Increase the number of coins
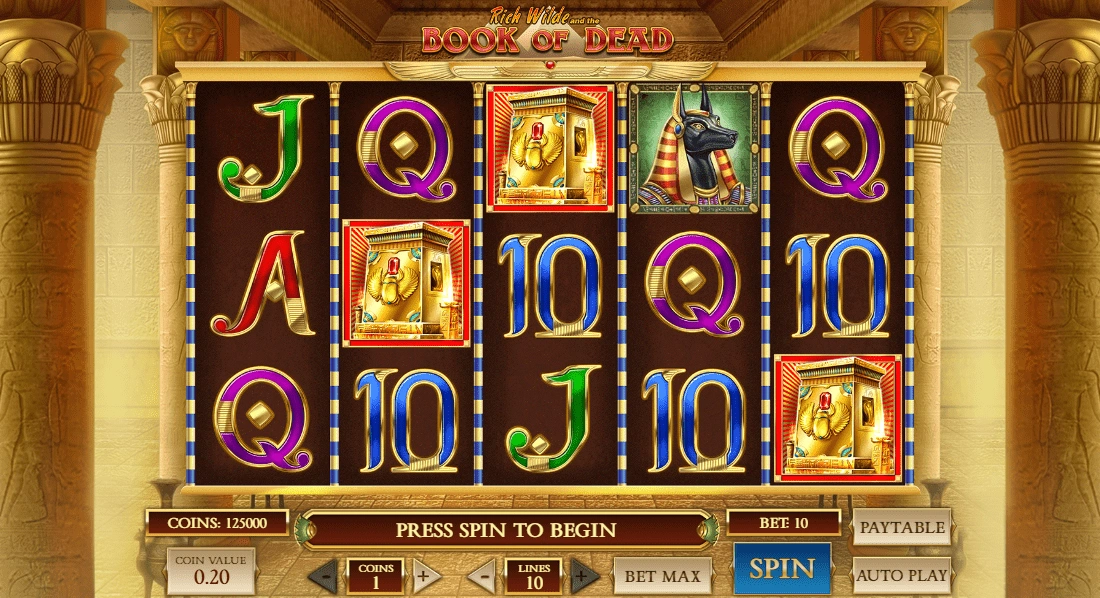 pyautogui.click(x=423, y=576)
